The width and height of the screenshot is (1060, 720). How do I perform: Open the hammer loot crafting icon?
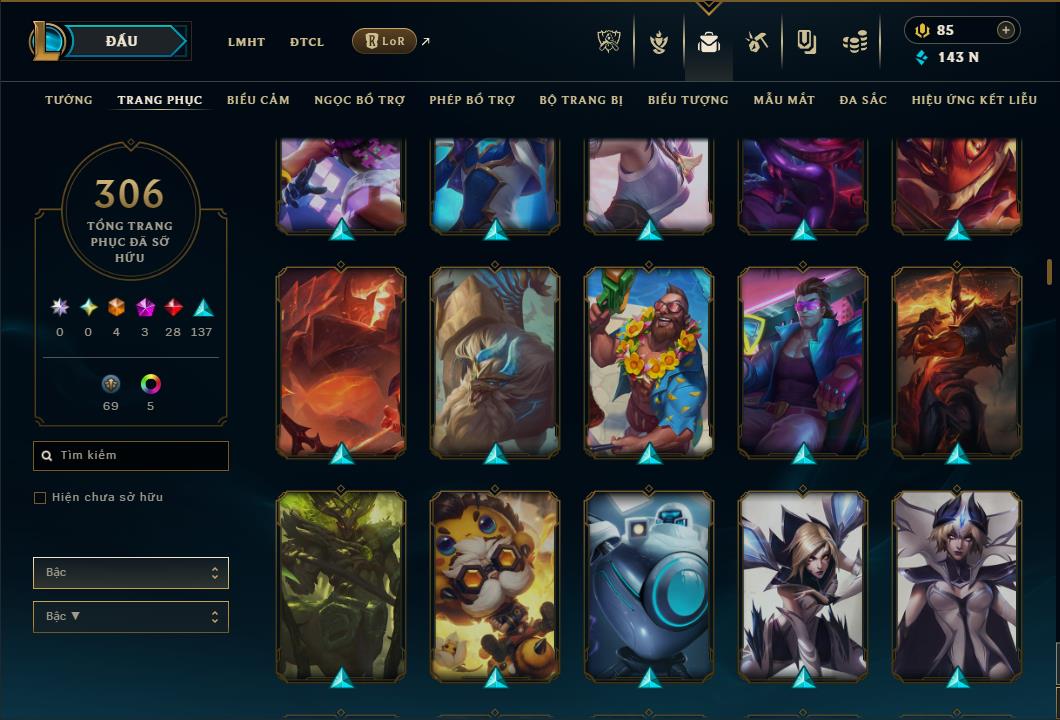757,42
